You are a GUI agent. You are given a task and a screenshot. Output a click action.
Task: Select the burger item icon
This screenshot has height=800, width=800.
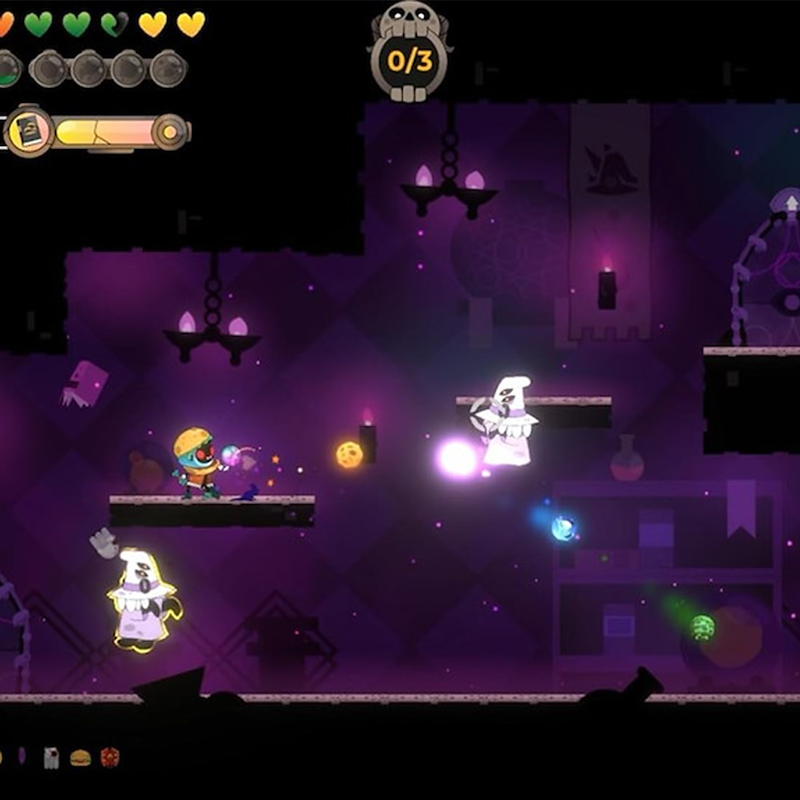click(80, 758)
